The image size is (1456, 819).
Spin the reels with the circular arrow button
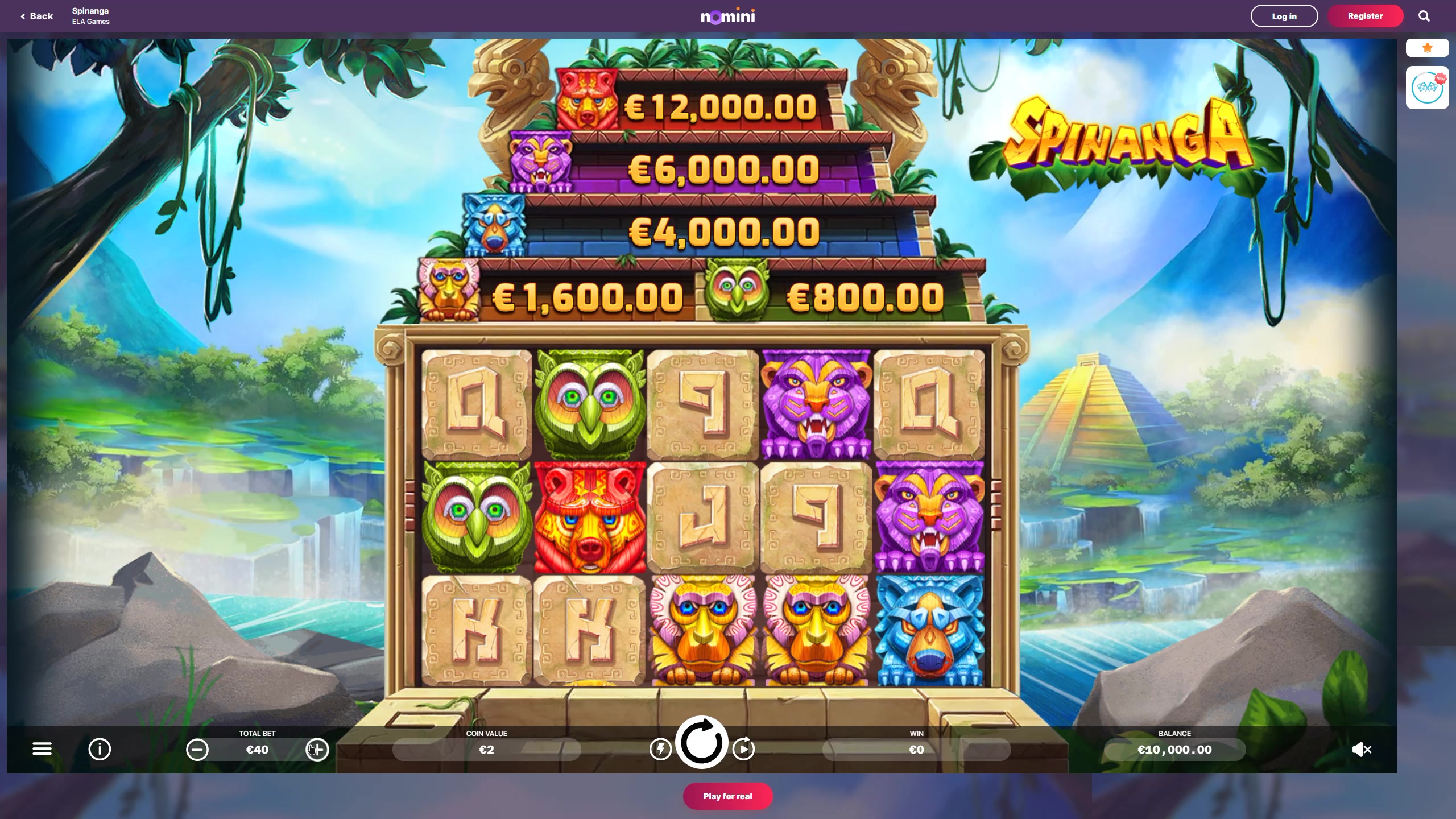(701, 742)
